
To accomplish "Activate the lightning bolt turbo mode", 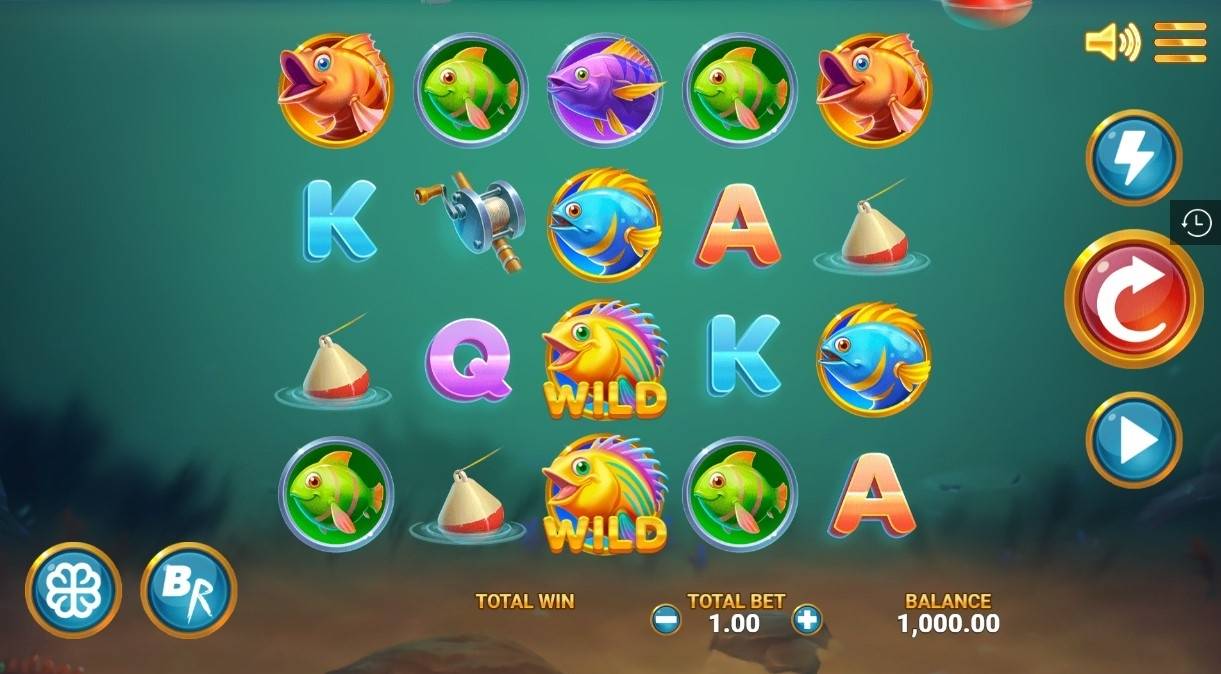I will coord(1134,158).
